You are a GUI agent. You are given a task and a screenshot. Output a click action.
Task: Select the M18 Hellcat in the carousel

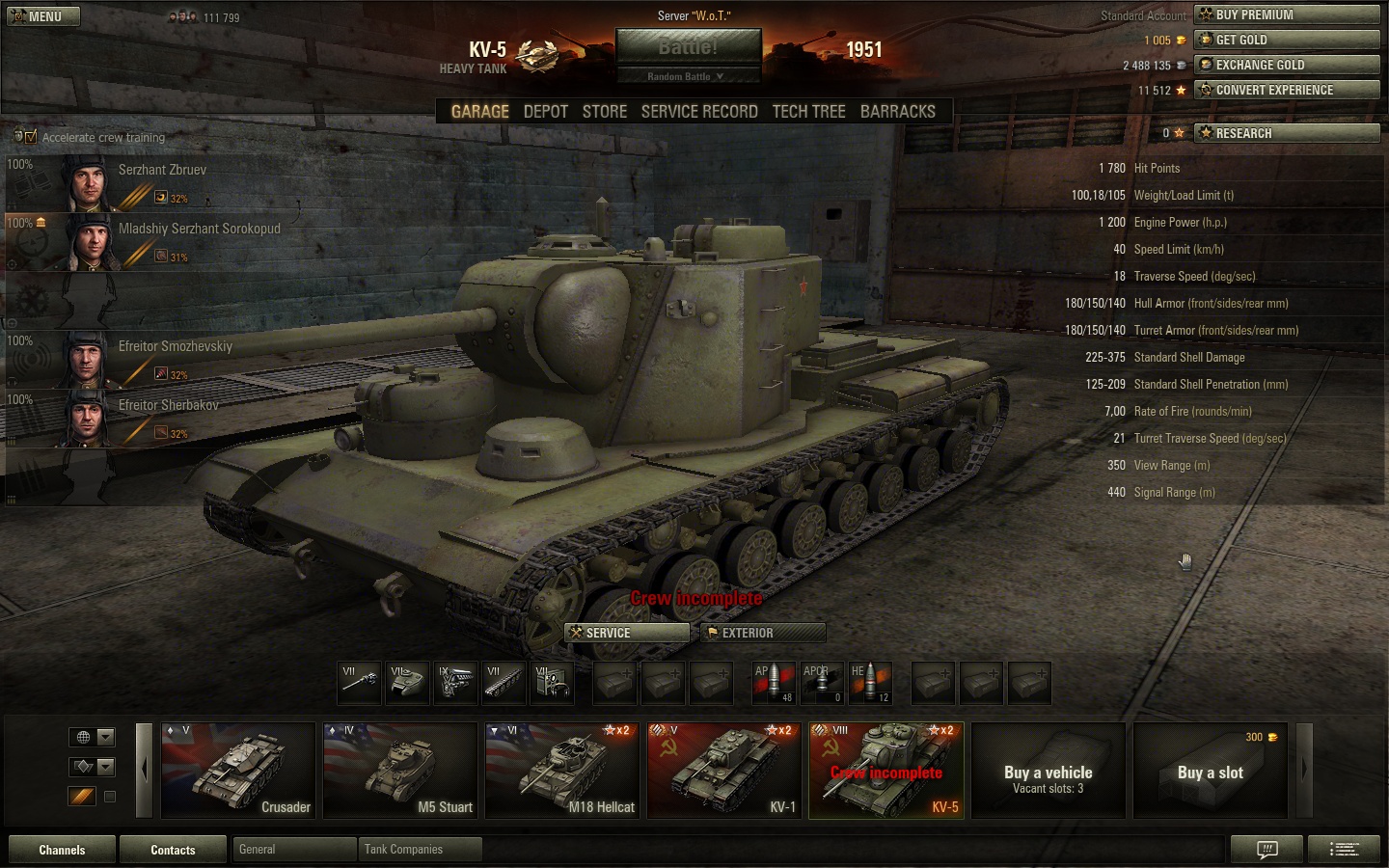(562, 770)
